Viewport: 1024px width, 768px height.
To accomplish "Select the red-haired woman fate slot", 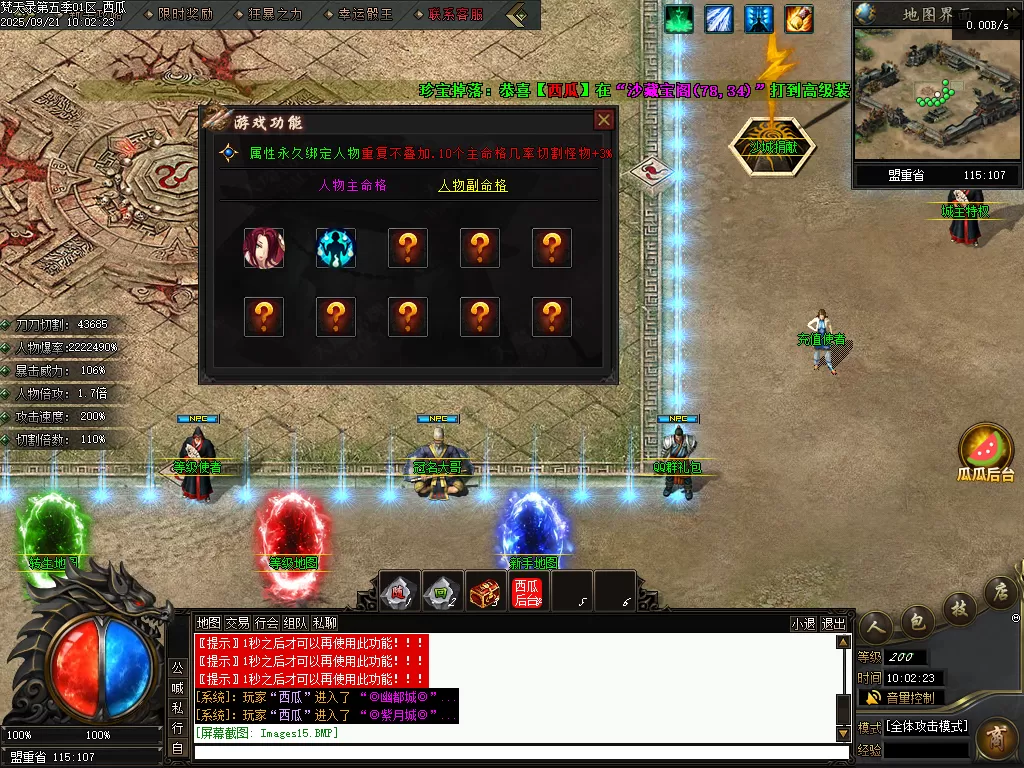I will coord(264,248).
